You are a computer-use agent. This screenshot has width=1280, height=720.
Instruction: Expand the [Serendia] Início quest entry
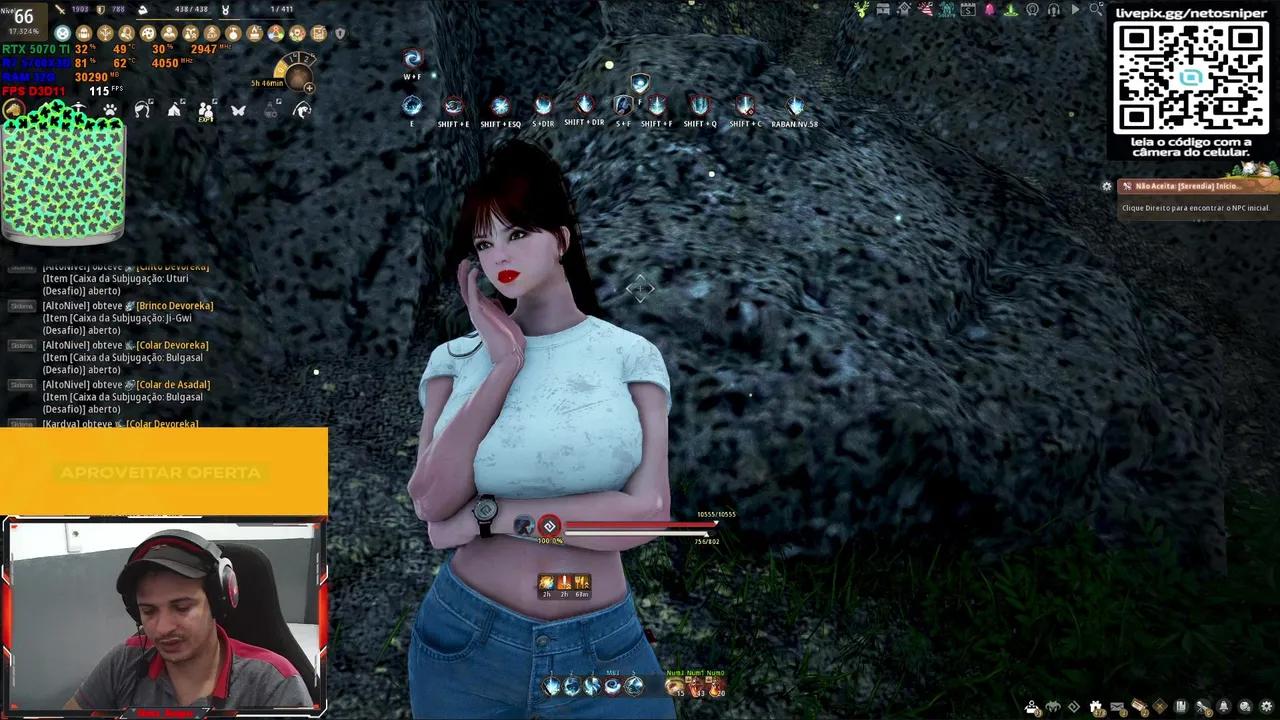pos(1195,186)
